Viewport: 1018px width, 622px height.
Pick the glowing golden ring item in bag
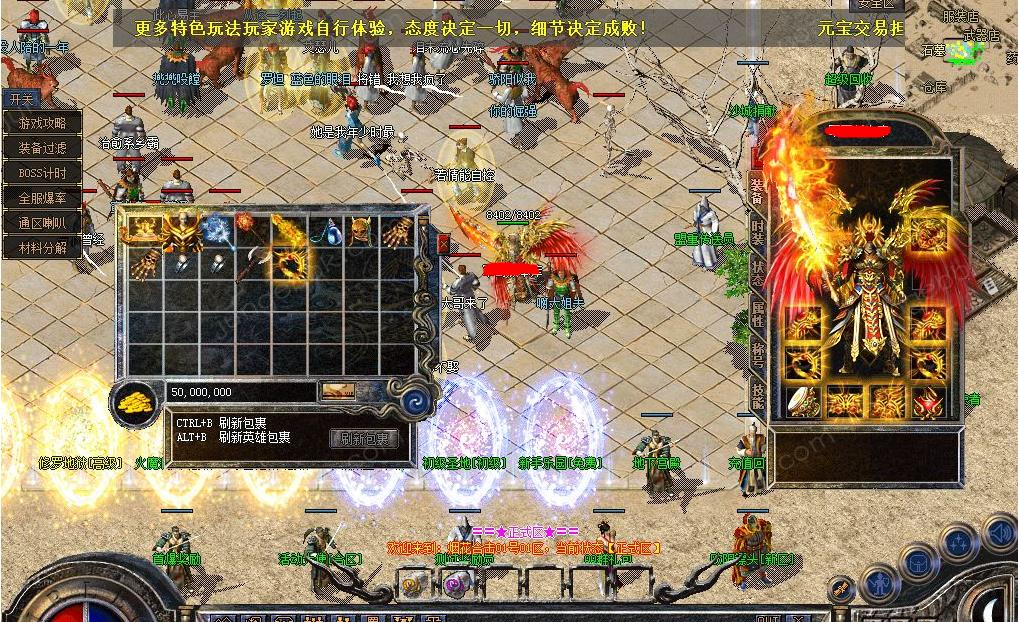[x=292, y=264]
